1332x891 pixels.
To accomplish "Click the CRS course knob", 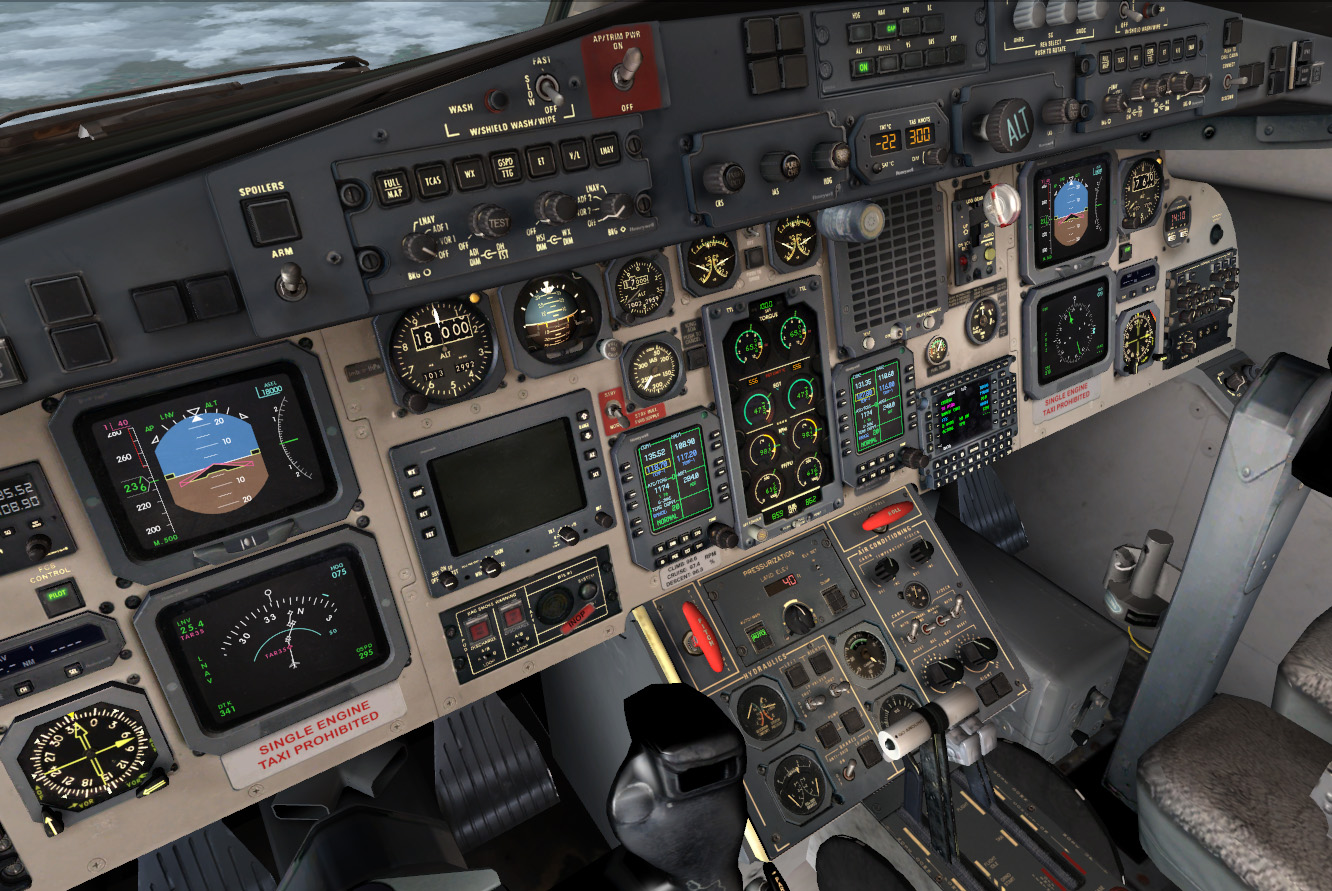I will pos(722,178).
